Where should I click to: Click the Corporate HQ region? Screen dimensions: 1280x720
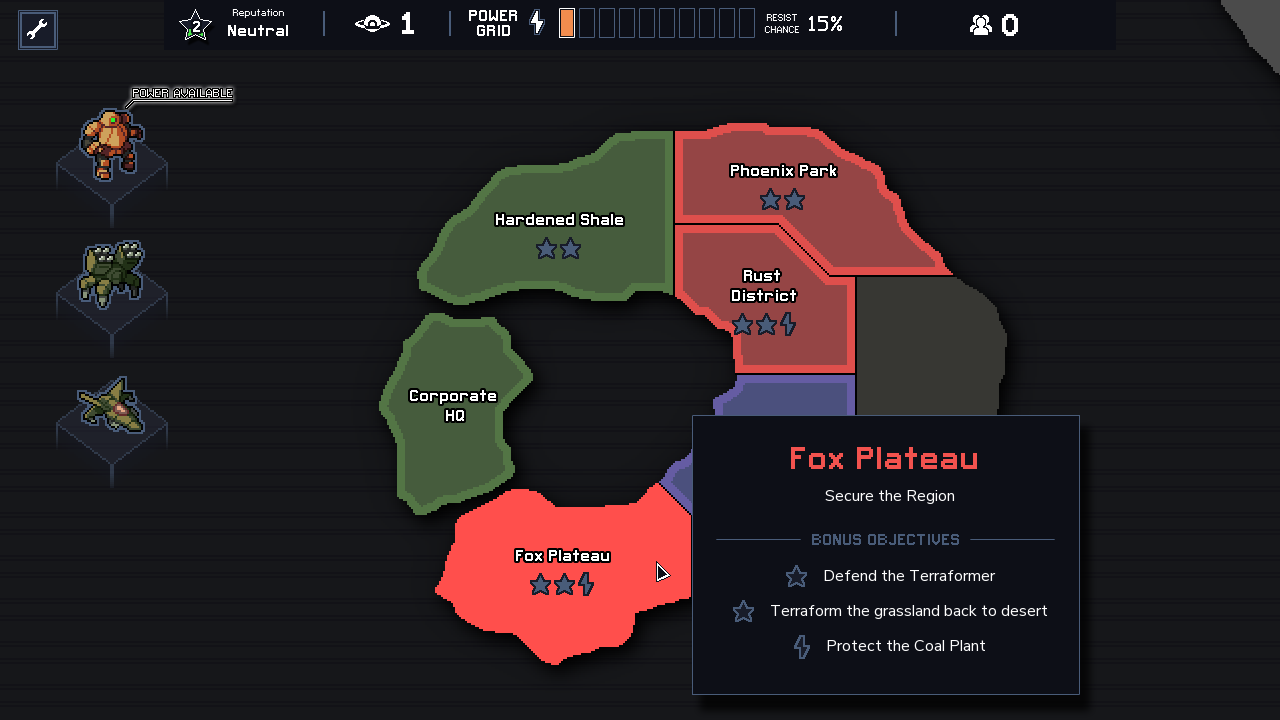(453, 405)
